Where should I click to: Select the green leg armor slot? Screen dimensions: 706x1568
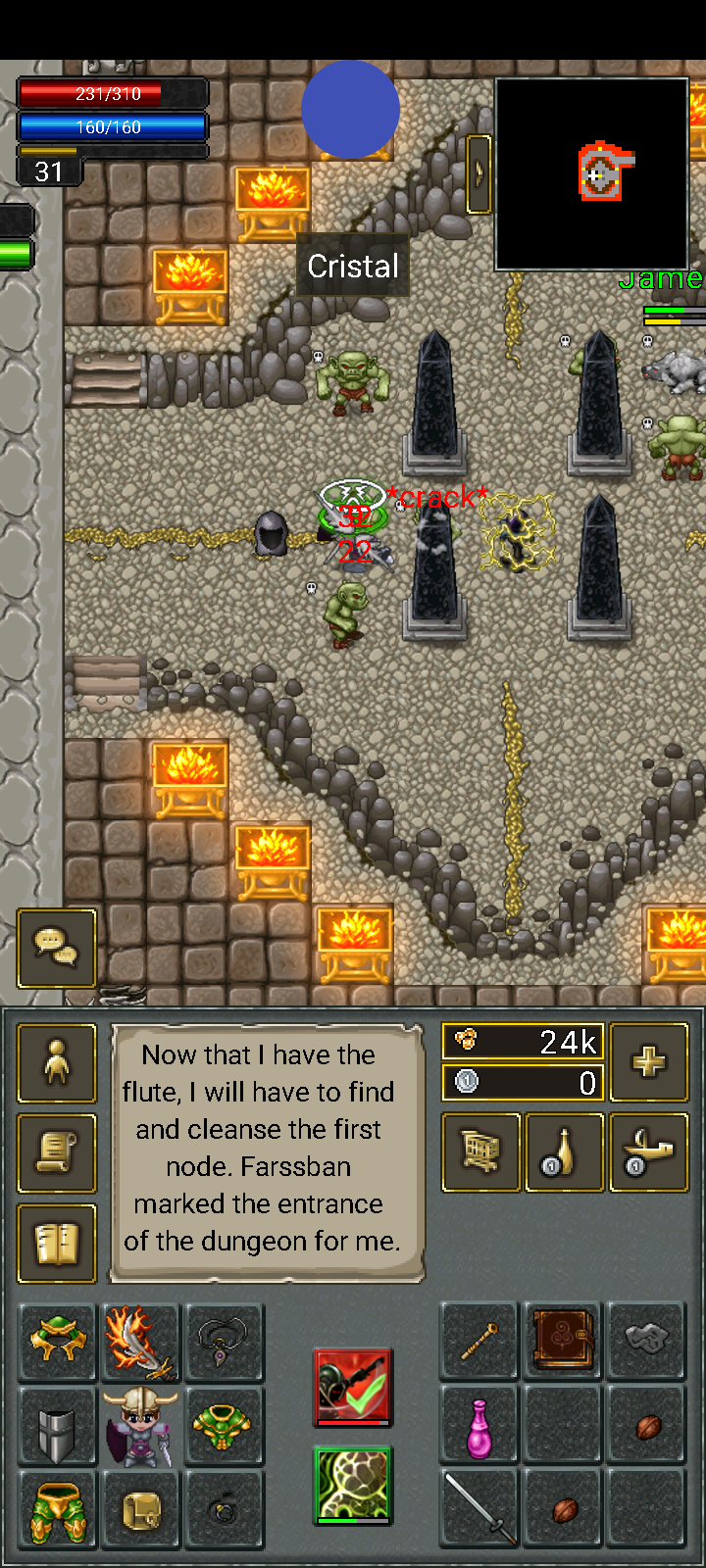pyautogui.click(x=57, y=1509)
